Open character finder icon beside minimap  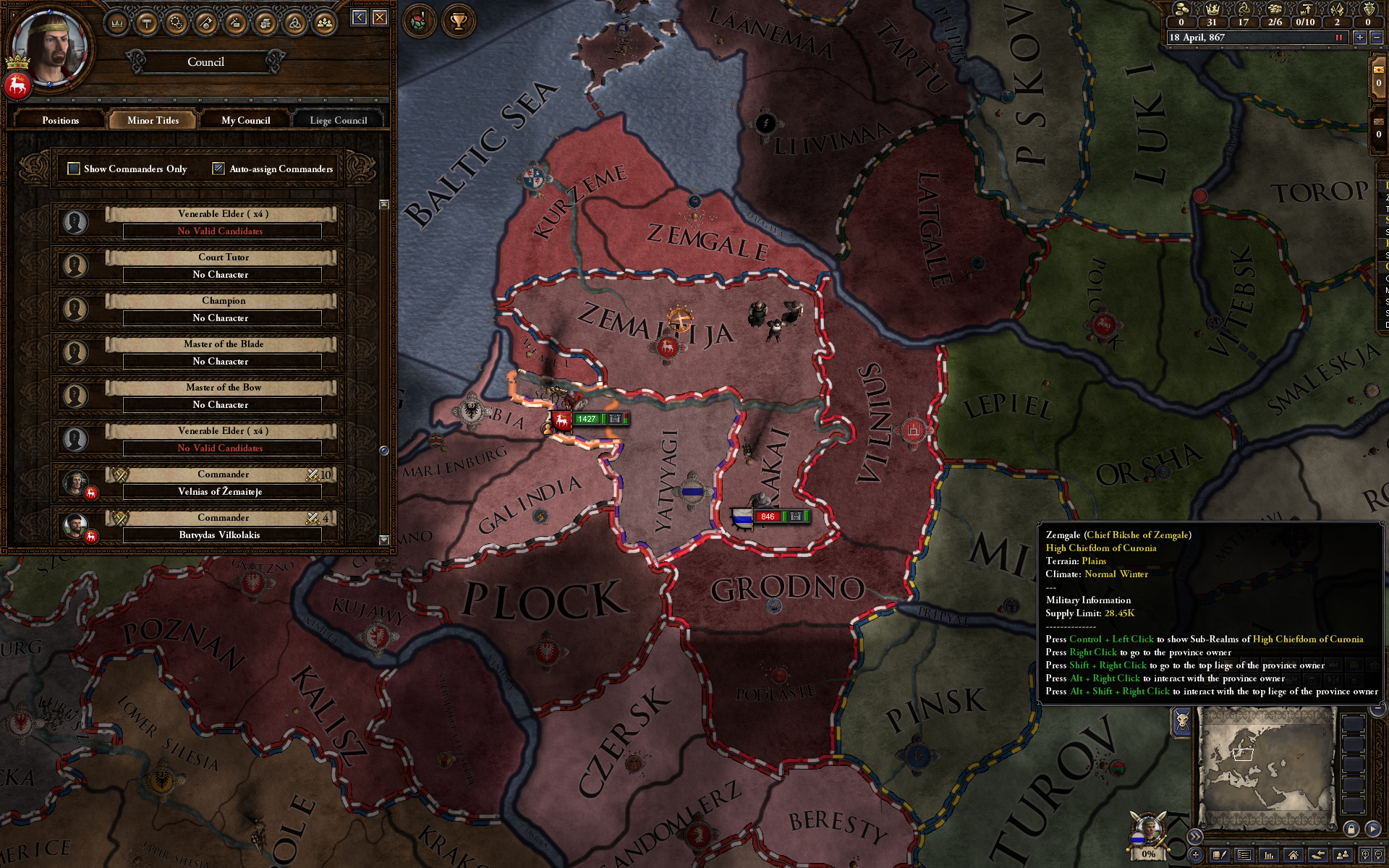click(x=1342, y=854)
